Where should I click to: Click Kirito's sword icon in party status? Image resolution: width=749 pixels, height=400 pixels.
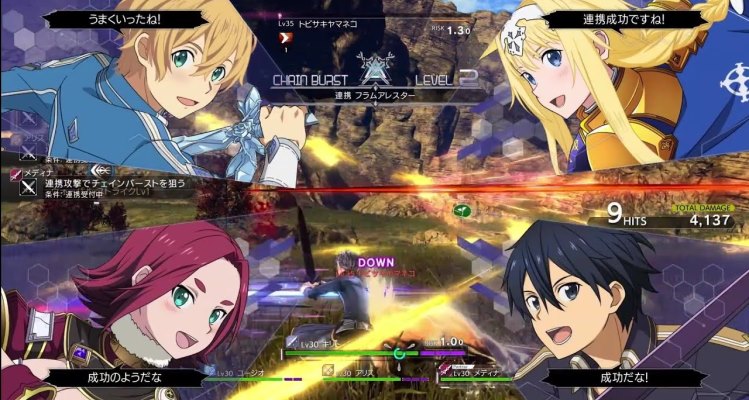coord(288,344)
